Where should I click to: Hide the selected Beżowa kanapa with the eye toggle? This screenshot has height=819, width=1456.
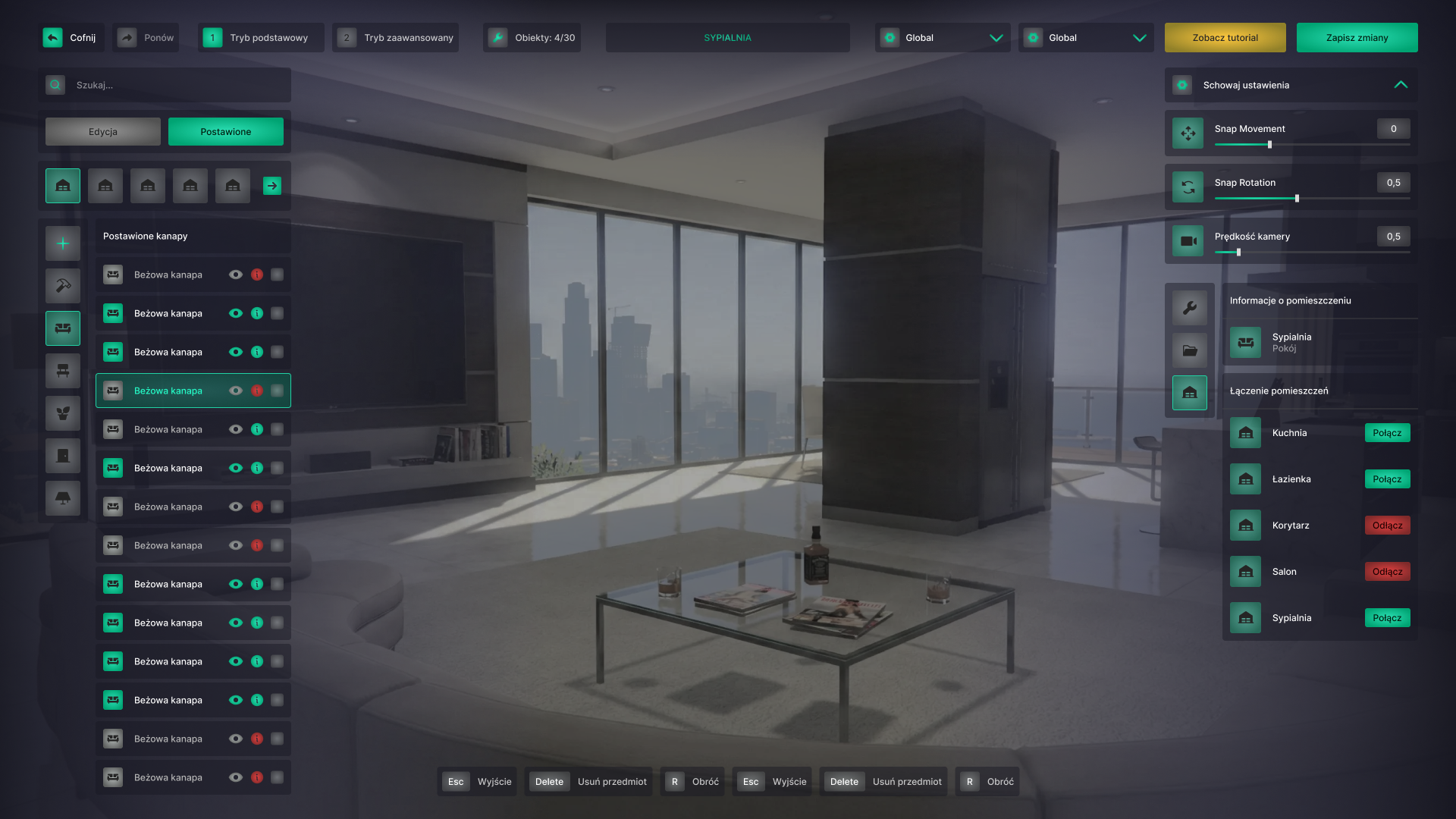tap(236, 391)
